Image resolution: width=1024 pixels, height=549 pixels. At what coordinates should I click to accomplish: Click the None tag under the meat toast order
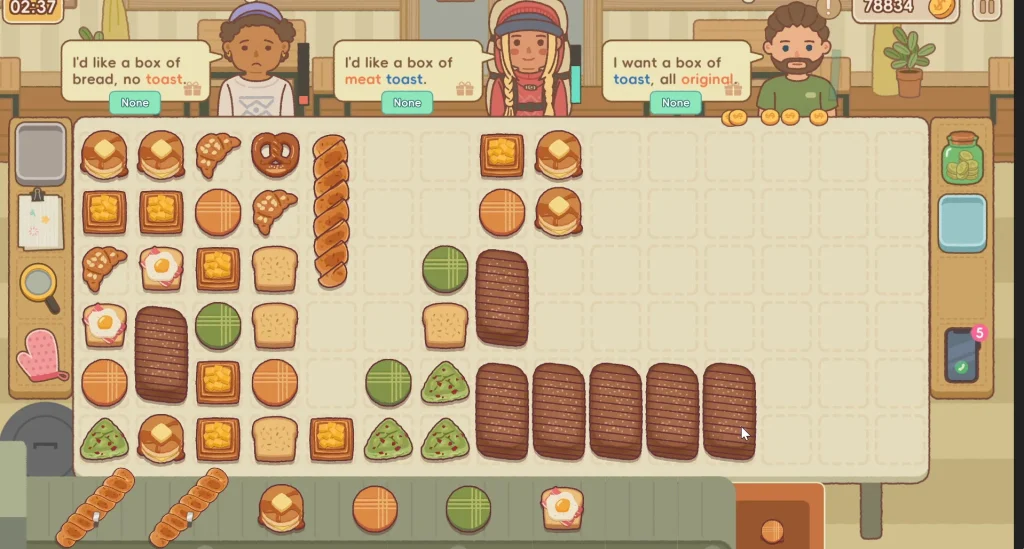[407, 103]
